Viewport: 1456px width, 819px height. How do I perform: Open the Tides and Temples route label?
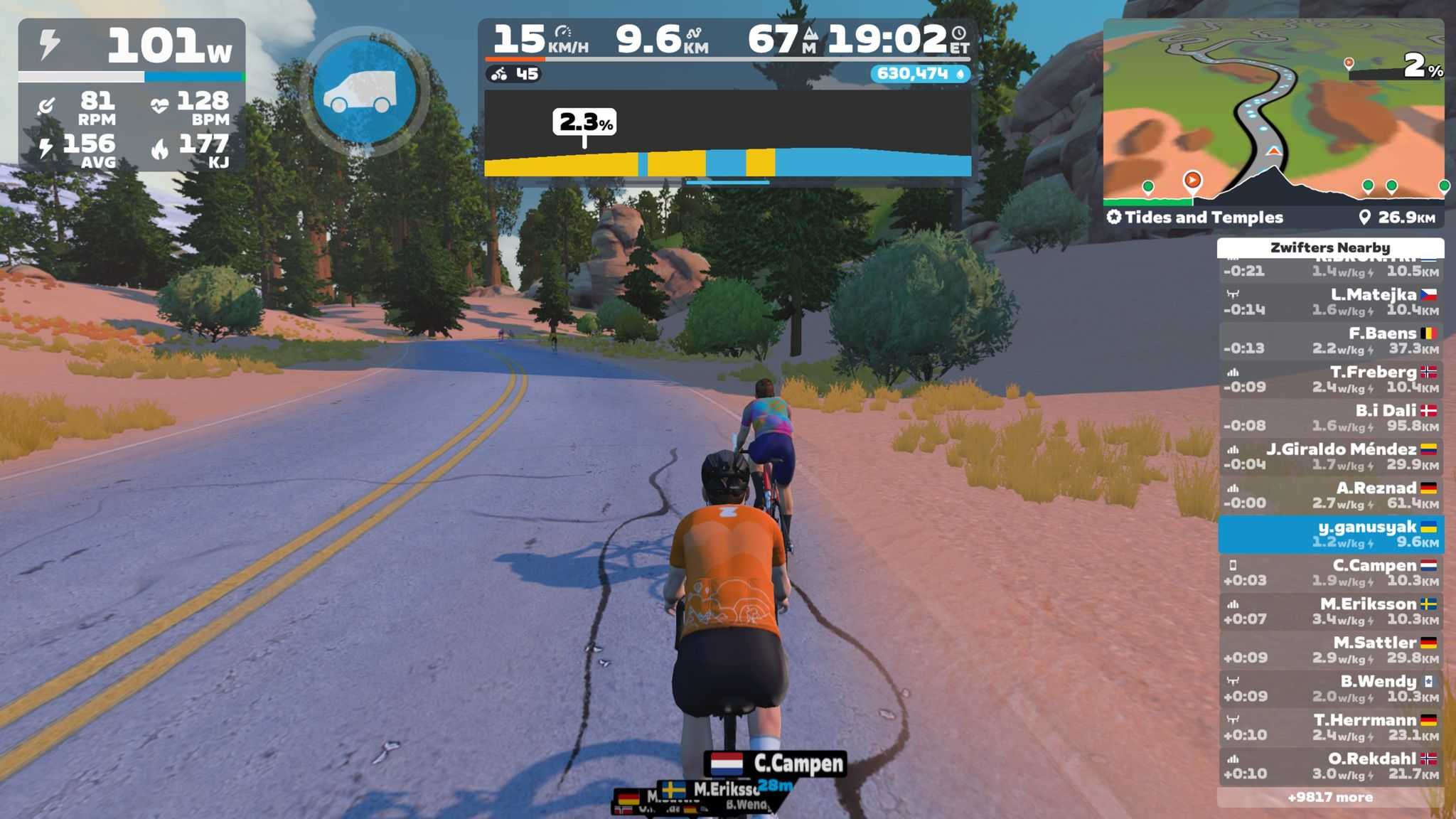[1203, 218]
